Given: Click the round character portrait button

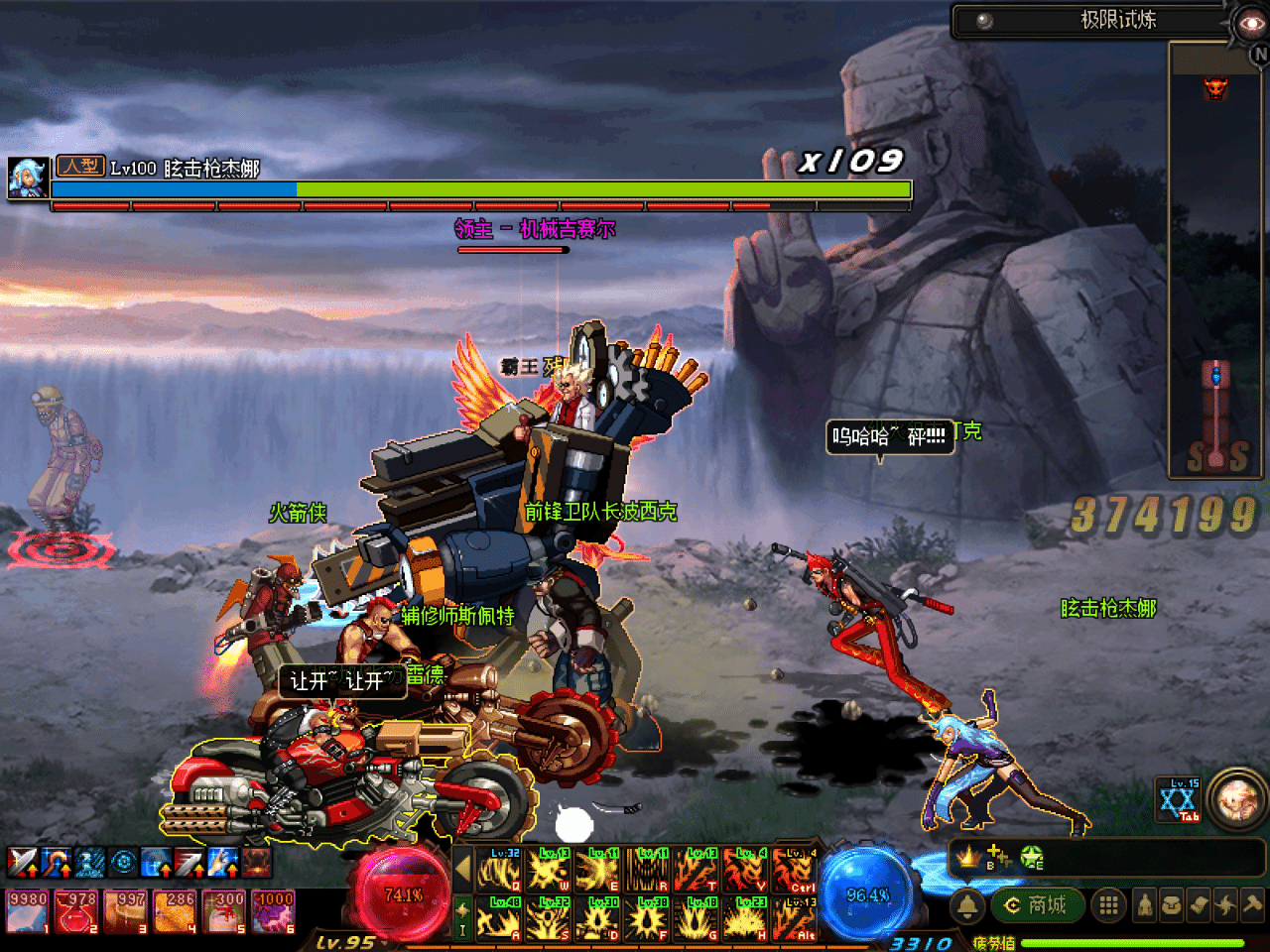Looking at the screenshot, I should 1237,798.
